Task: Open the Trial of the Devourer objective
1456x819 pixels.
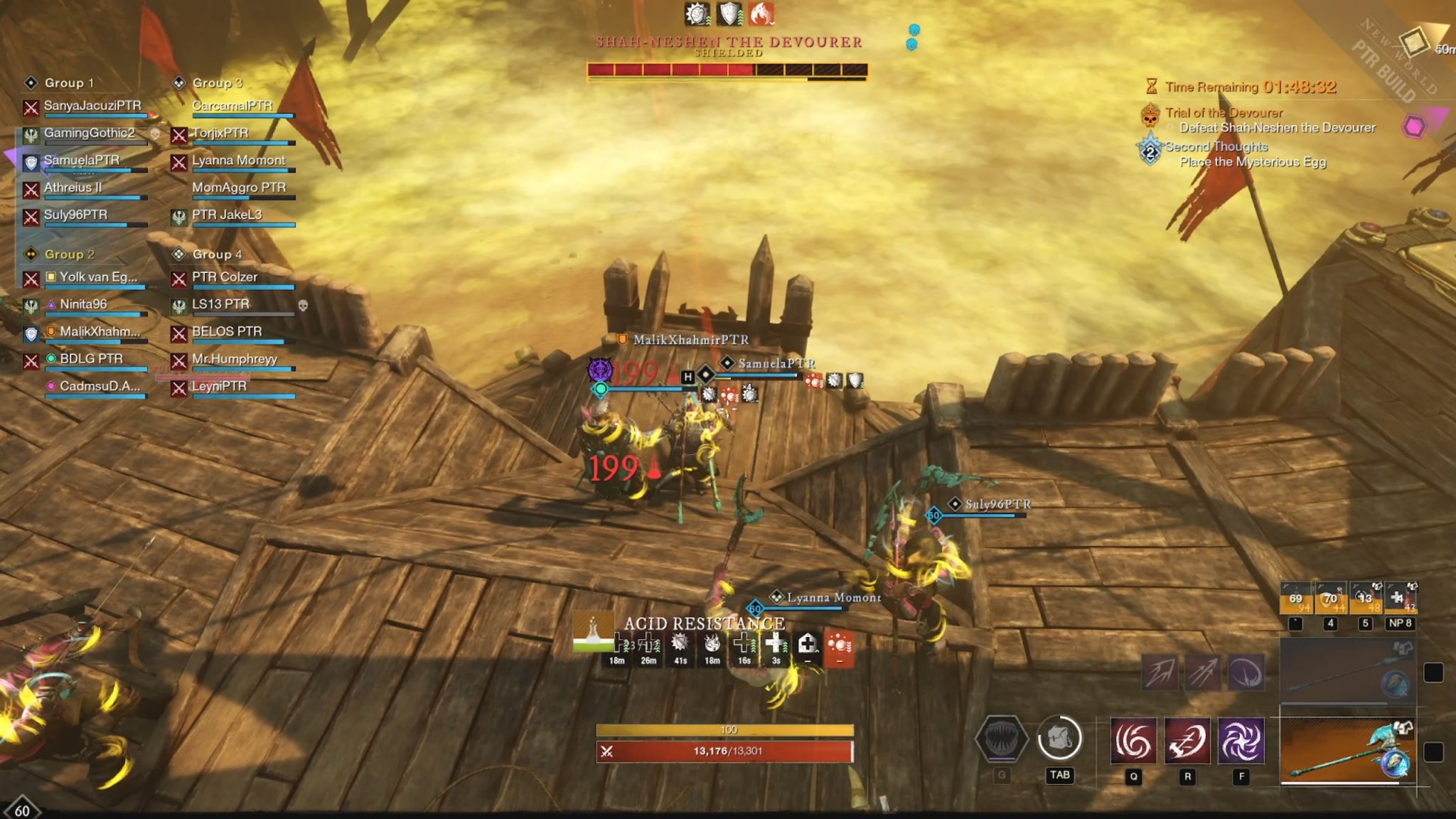Action: (1224, 112)
